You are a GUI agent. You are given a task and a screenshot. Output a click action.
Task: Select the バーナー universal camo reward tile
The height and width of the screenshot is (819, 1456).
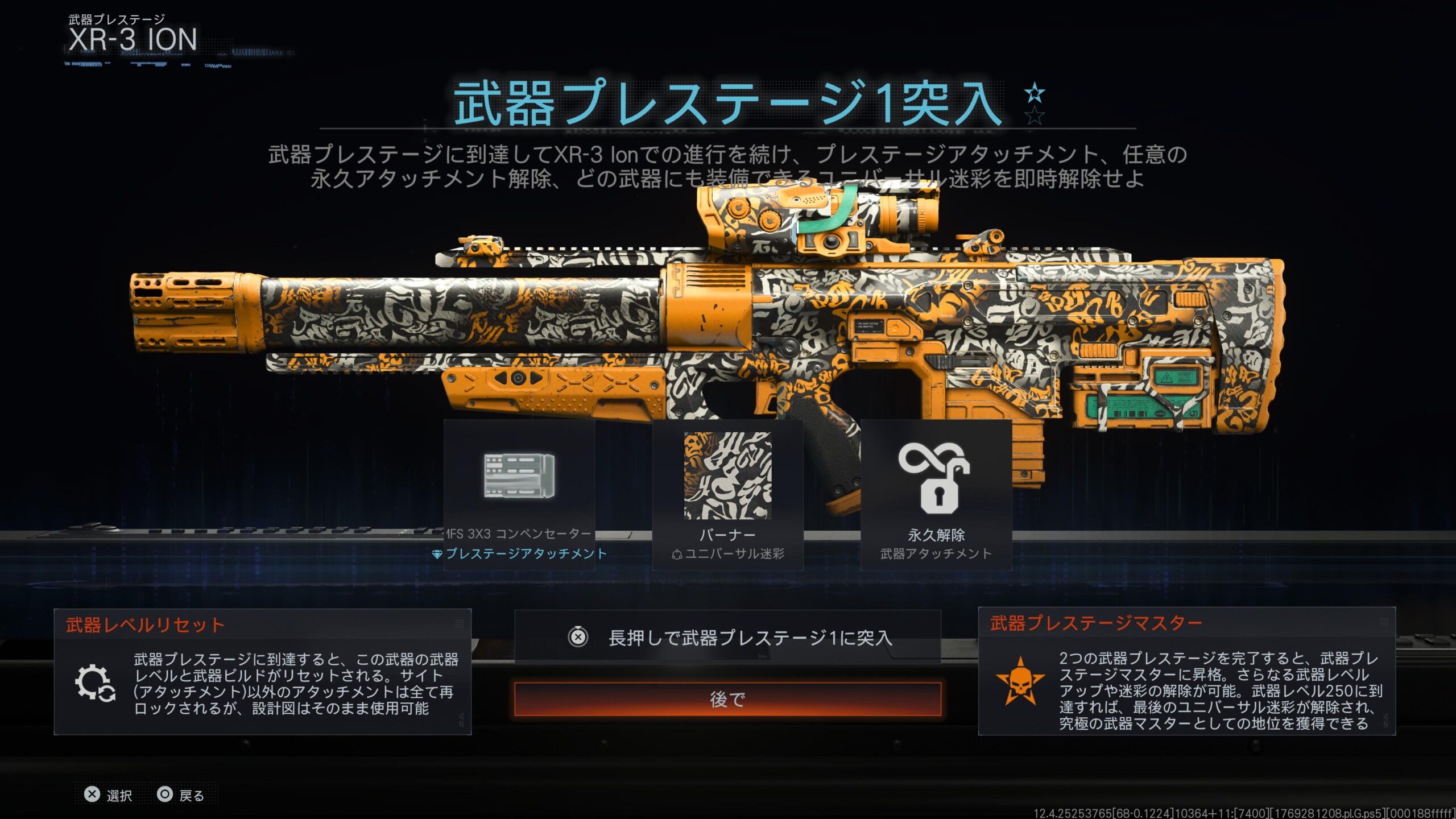[727, 495]
